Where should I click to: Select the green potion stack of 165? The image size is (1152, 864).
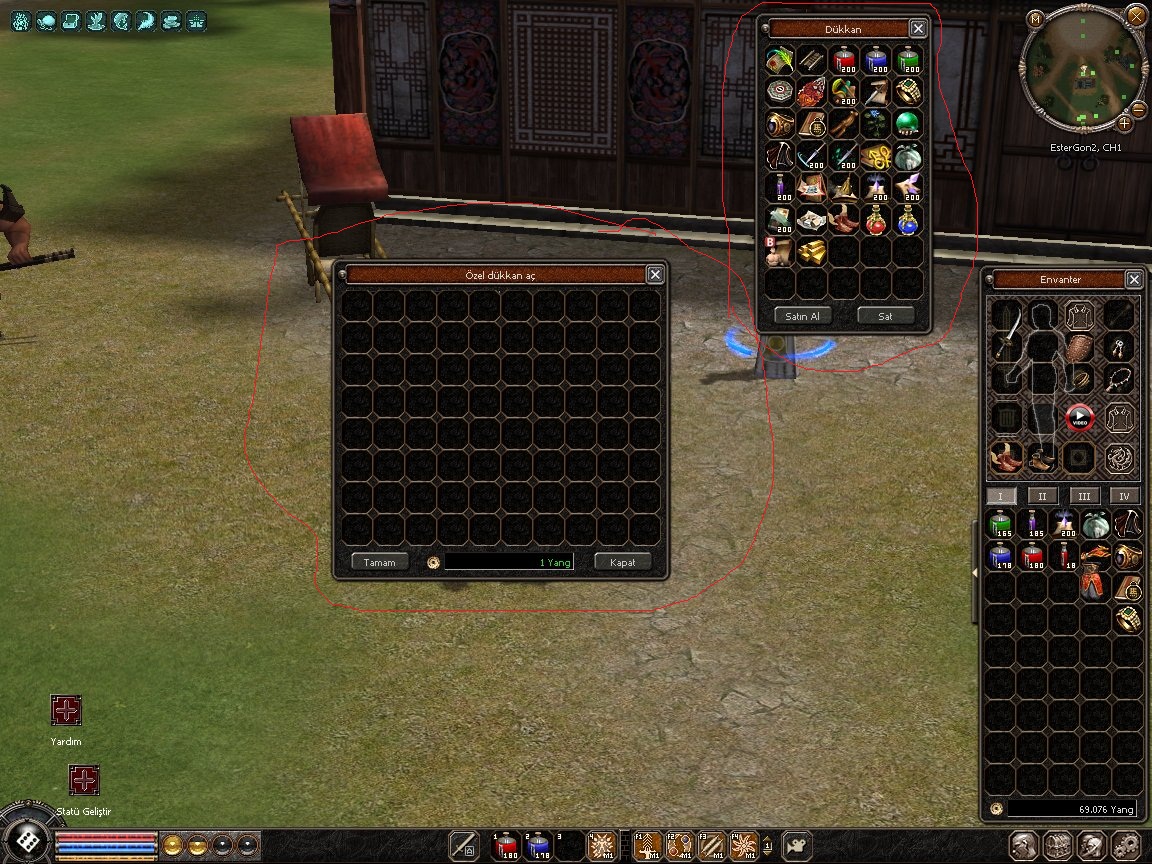(x=1000, y=524)
